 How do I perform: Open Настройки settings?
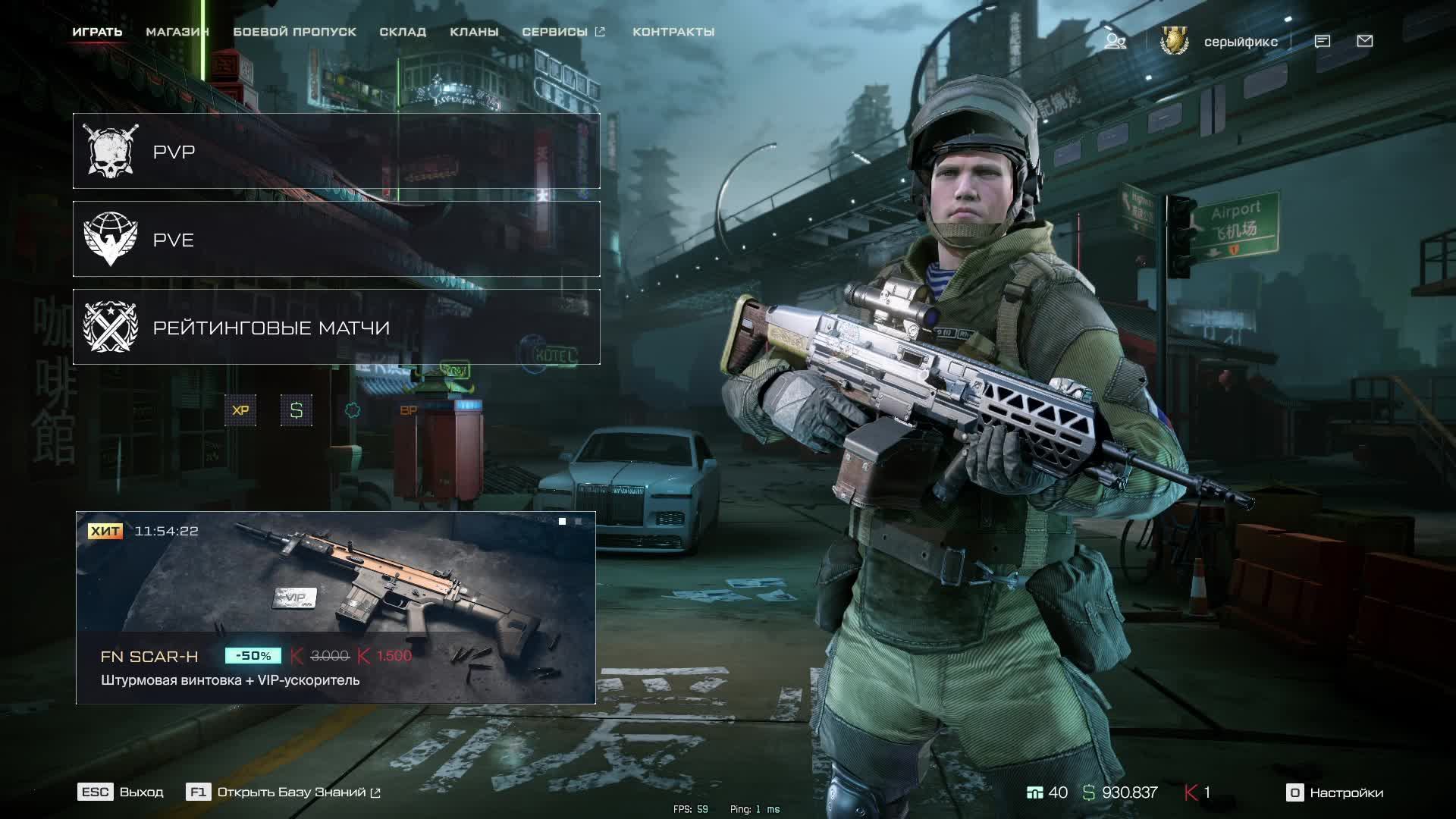point(1335,792)
